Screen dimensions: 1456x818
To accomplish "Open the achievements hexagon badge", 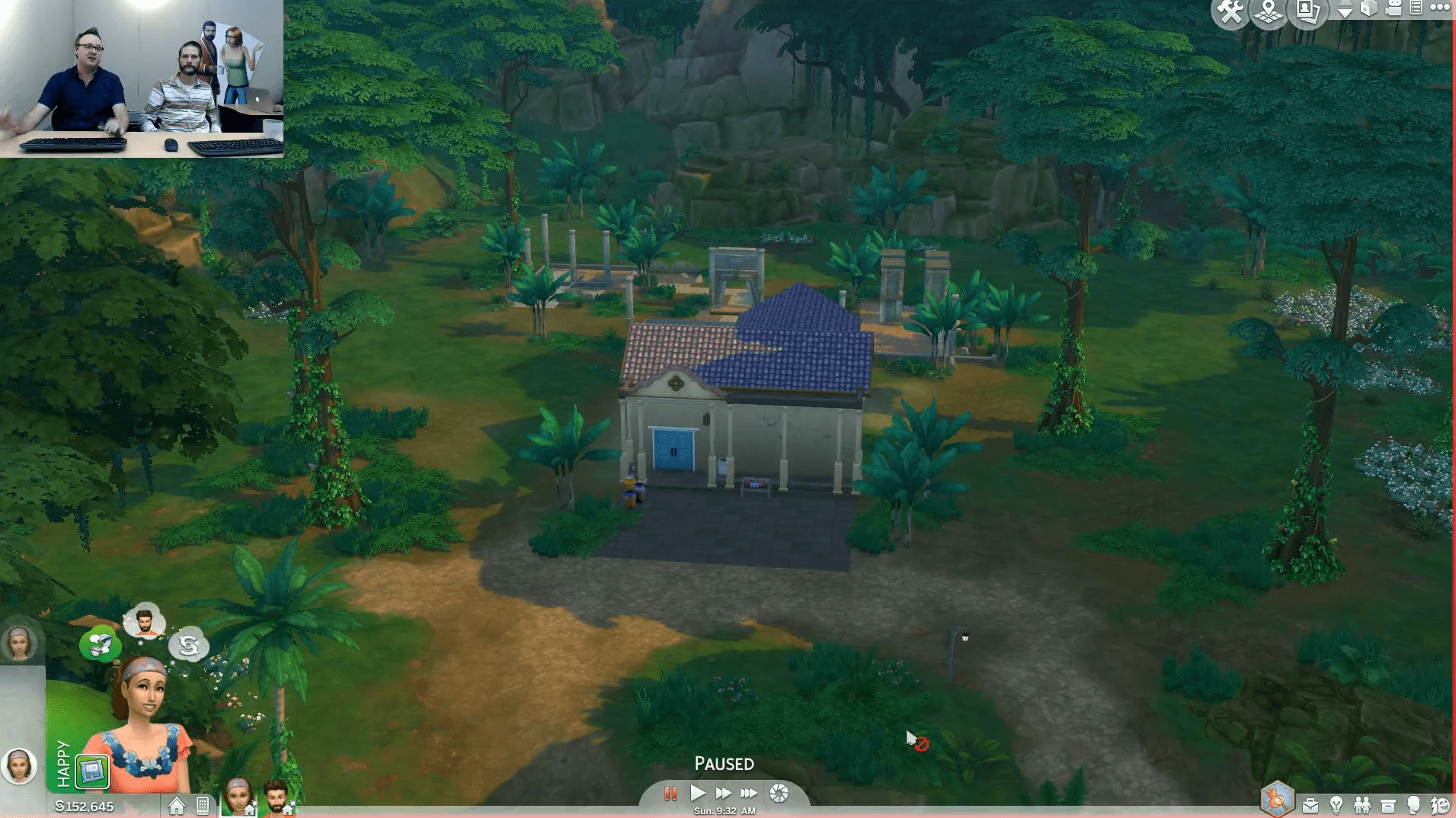I will point(1276,800).
